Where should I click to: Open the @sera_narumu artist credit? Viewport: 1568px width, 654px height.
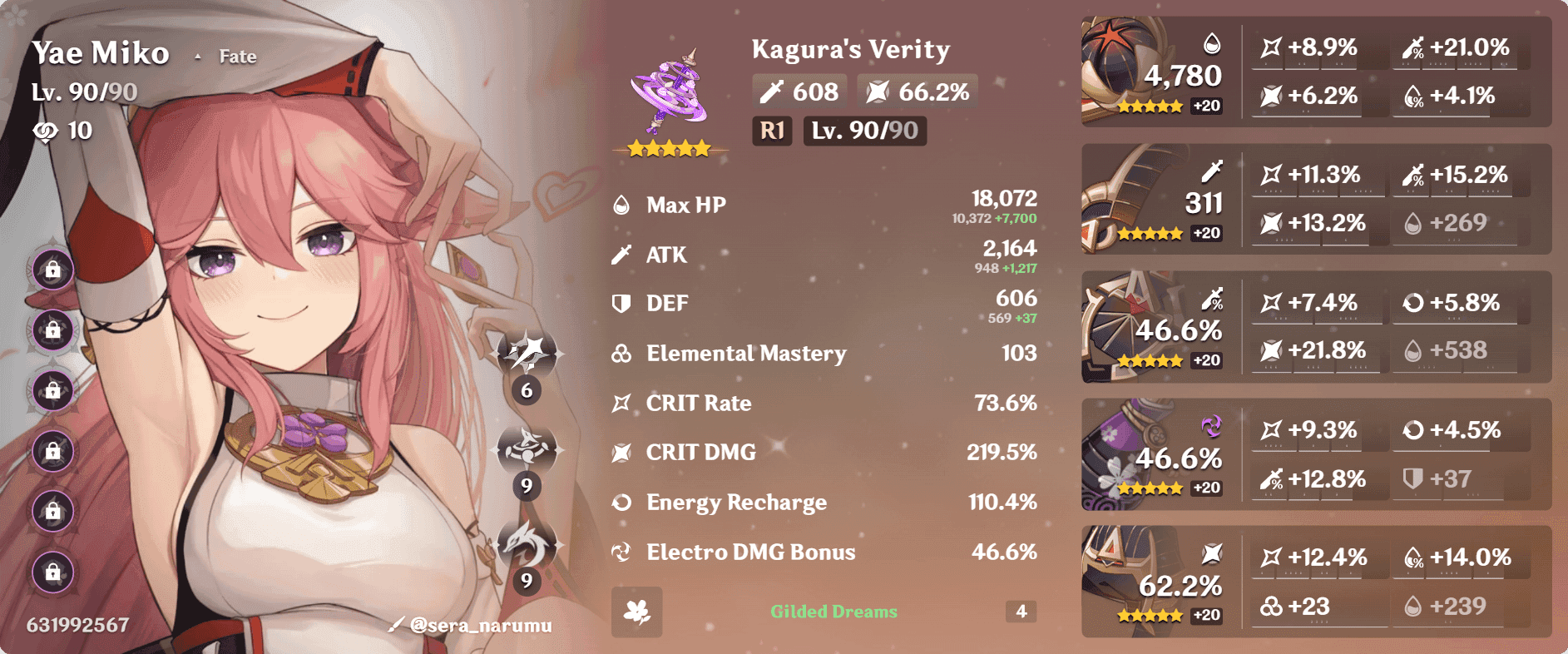click(x=472, y=625)
